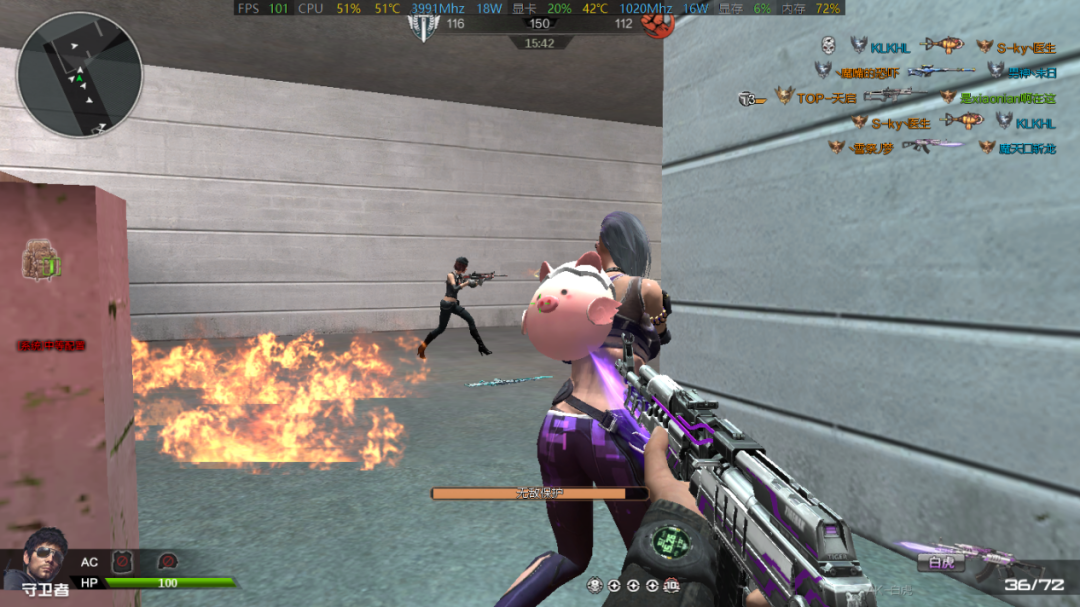Click the backpack icon on the left edge
This screenshot has height=607, width=1080.
tap(41, 260)
